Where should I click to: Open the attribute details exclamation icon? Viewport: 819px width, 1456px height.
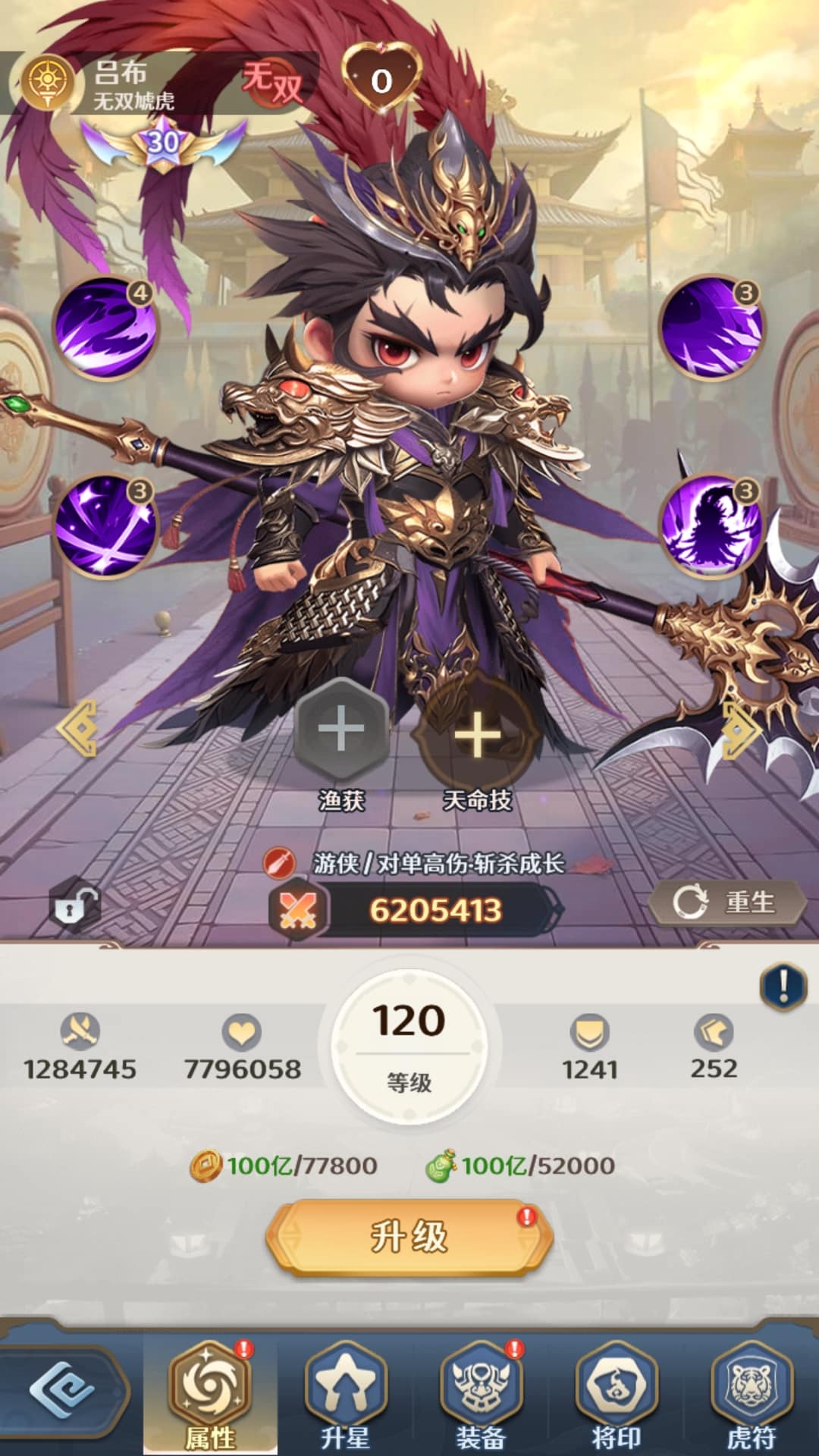pos(783,987)
